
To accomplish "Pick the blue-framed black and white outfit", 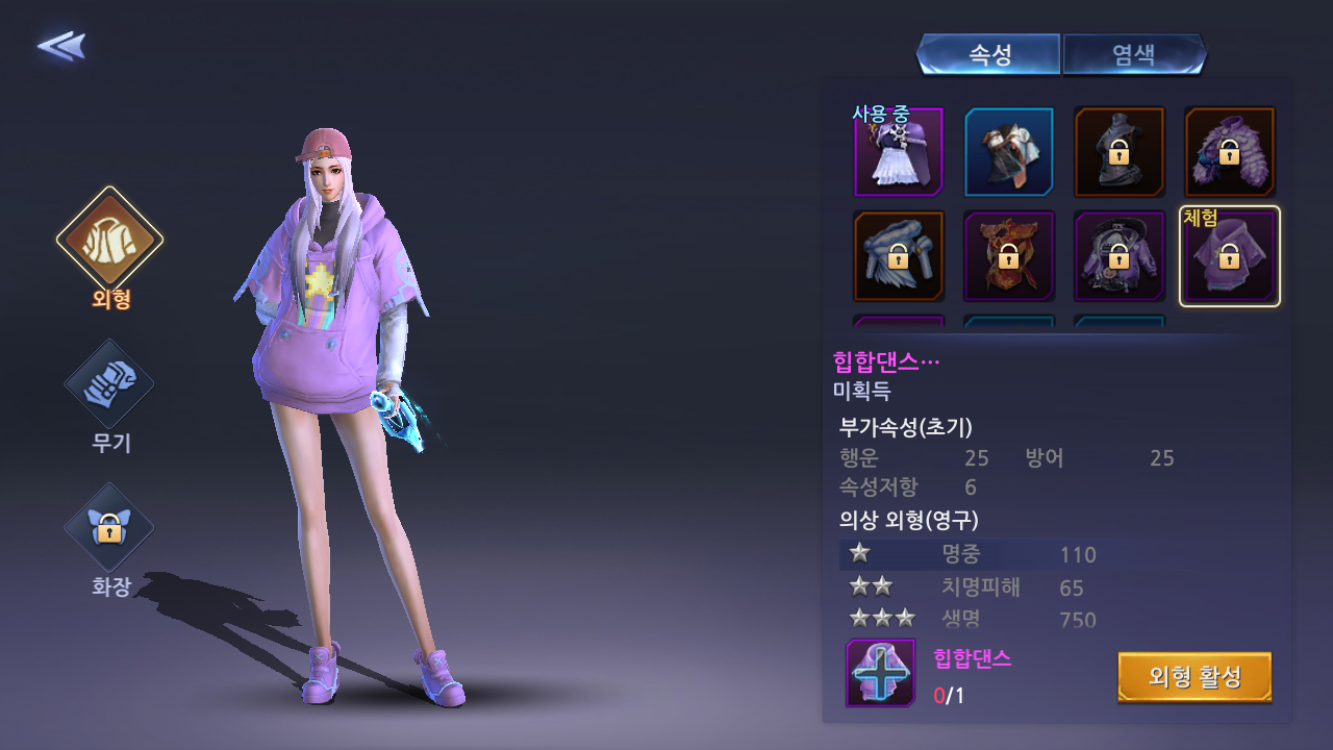I will [1009, 152].
